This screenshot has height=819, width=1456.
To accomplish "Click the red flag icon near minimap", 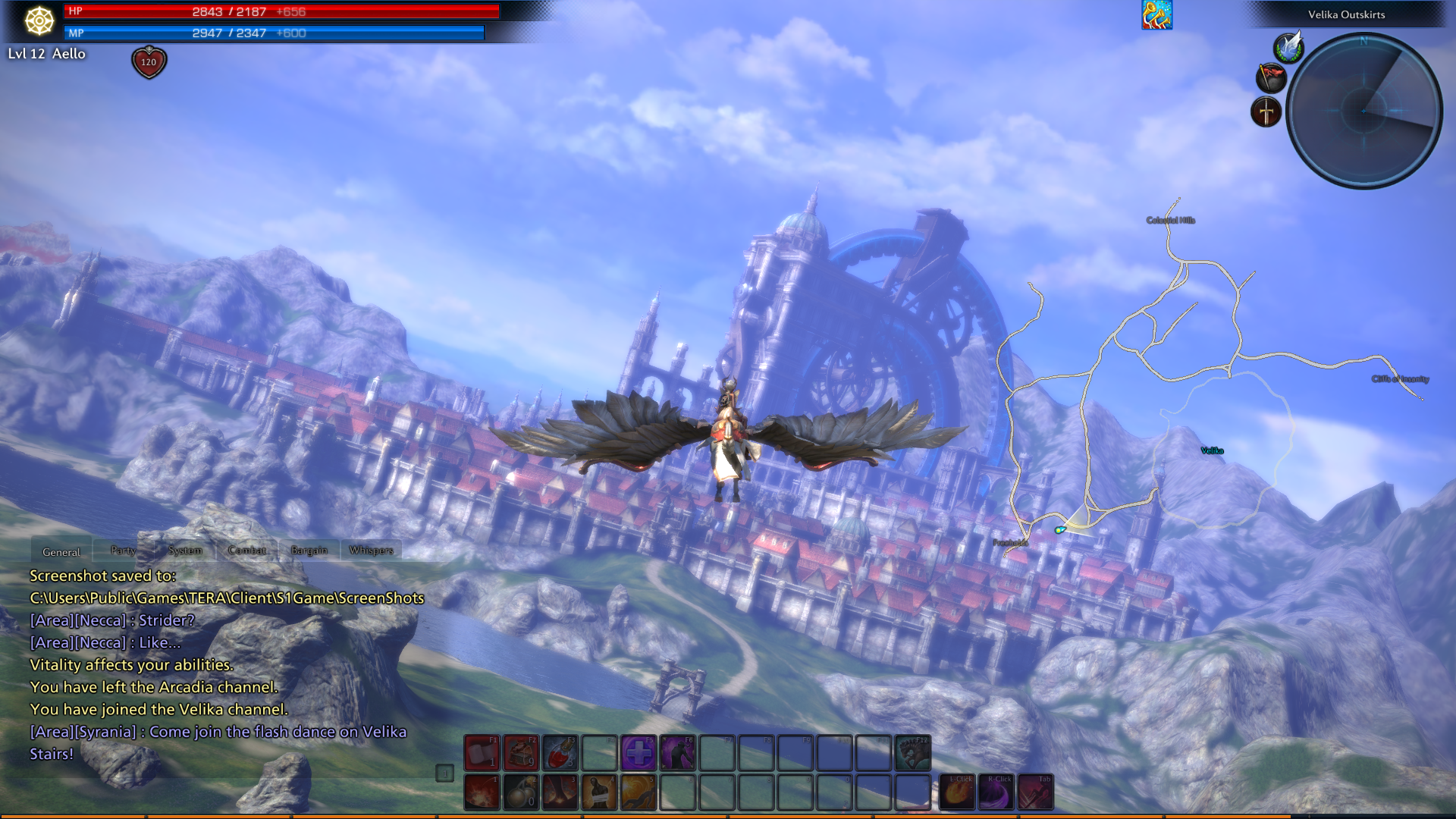I will click(1271, 78).
